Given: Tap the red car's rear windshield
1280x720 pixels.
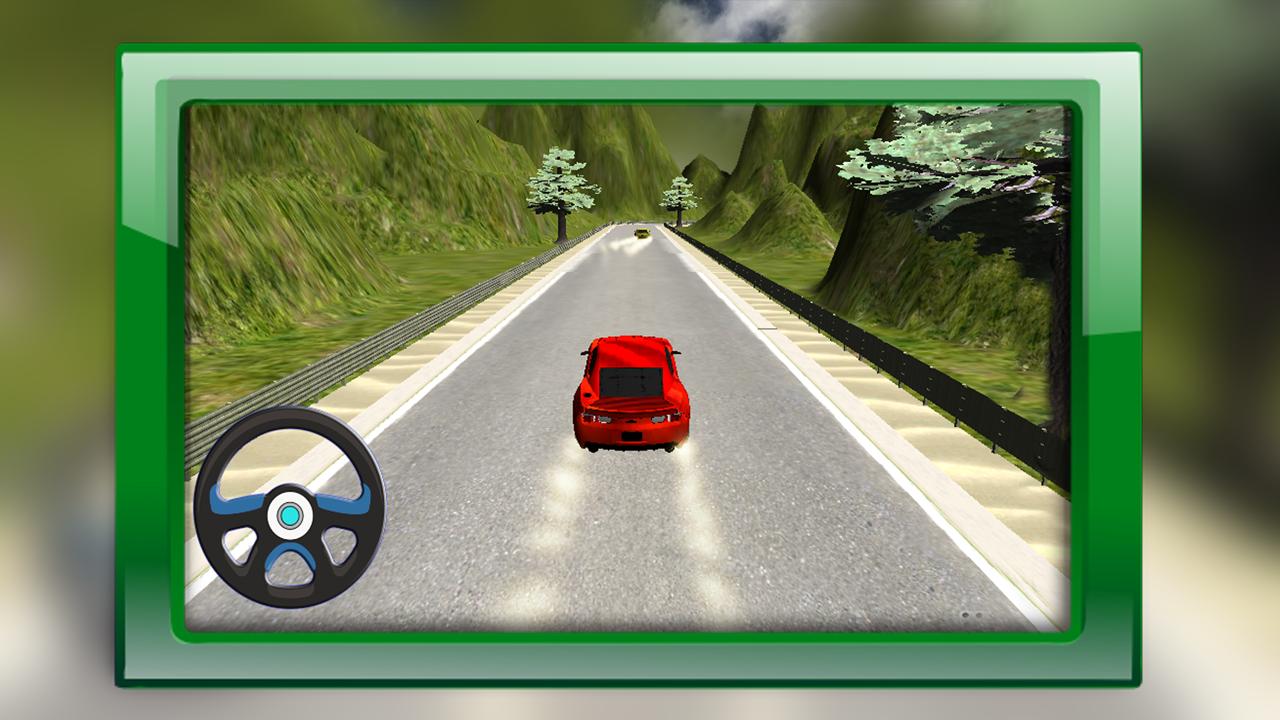Looking at the screenshot, I should pos(630,380).
